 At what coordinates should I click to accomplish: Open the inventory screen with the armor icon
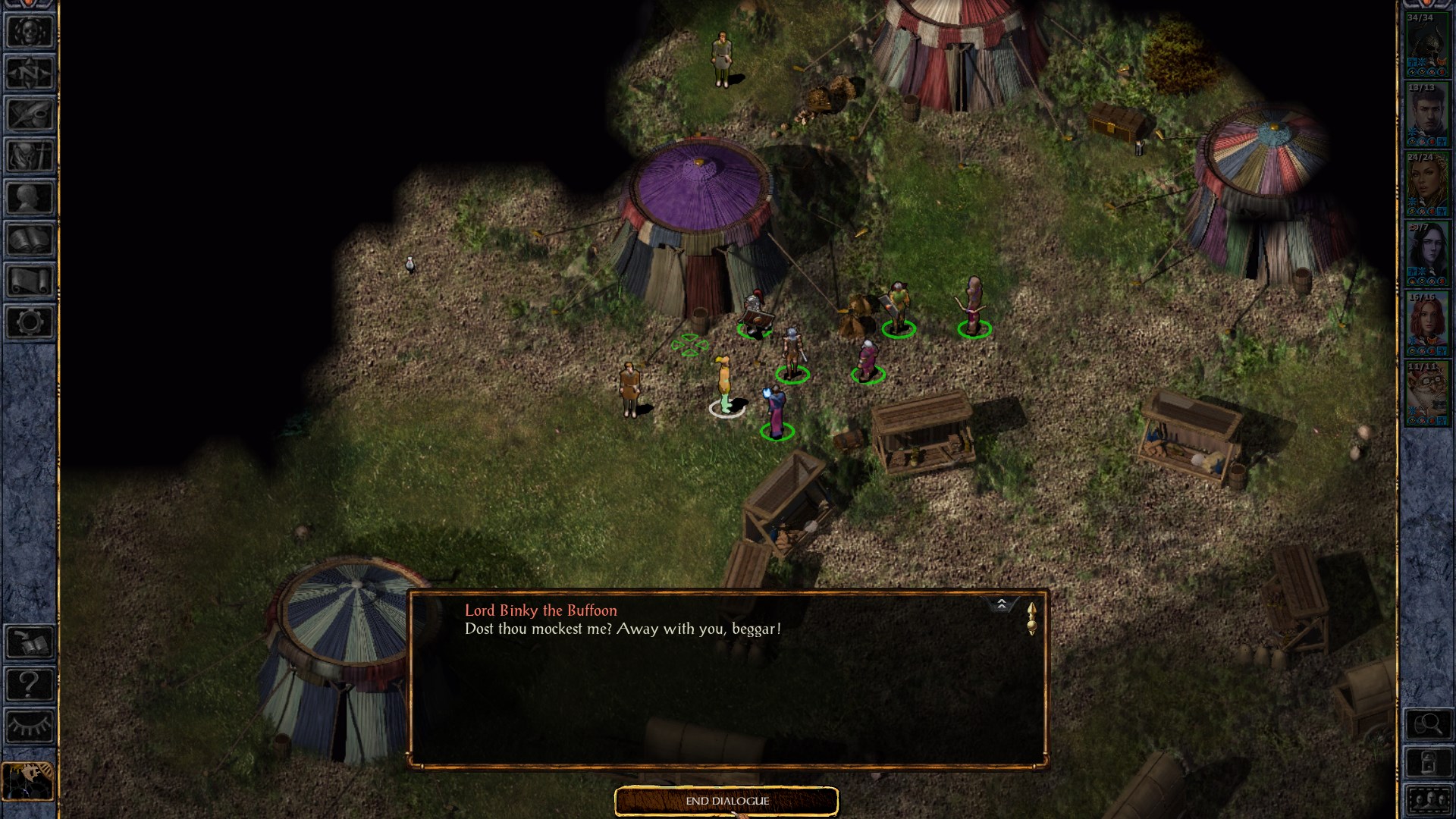[x=30, y=157]
